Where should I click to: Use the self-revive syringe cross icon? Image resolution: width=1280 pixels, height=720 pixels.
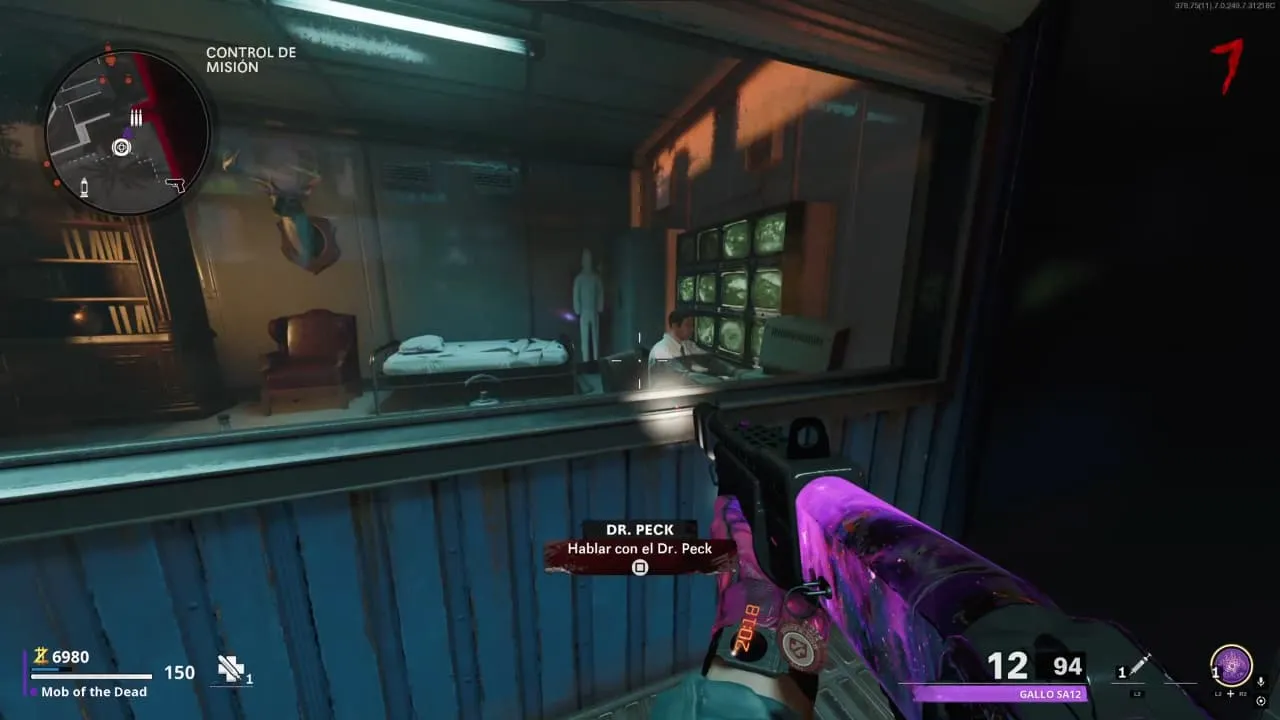(x=232, y=669)
